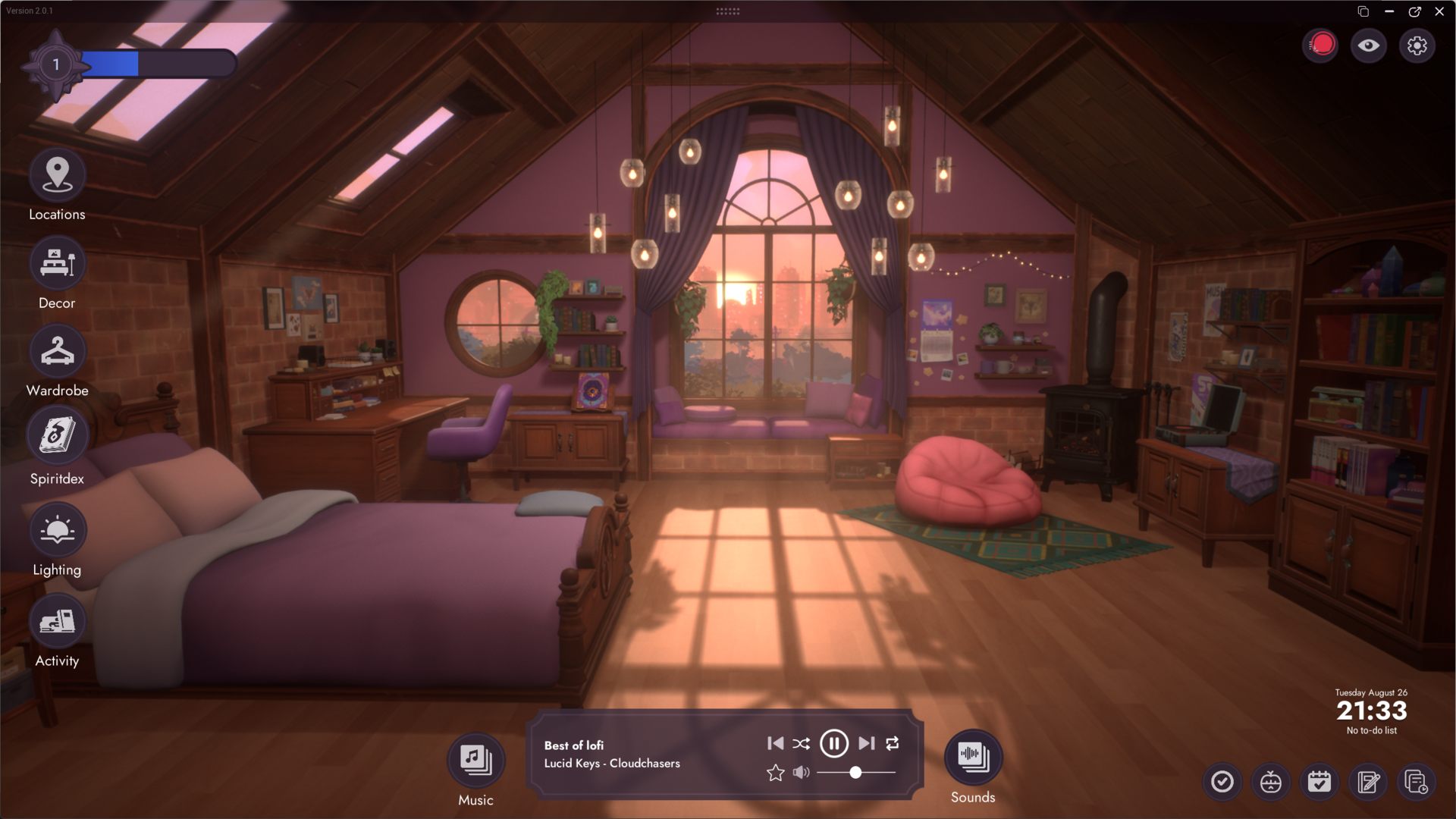Image resolution: width=1456 pixels, height=819 pixels.
Task: Pause the current lofi track
Action: pyautogui.click(x=833, y=743)
